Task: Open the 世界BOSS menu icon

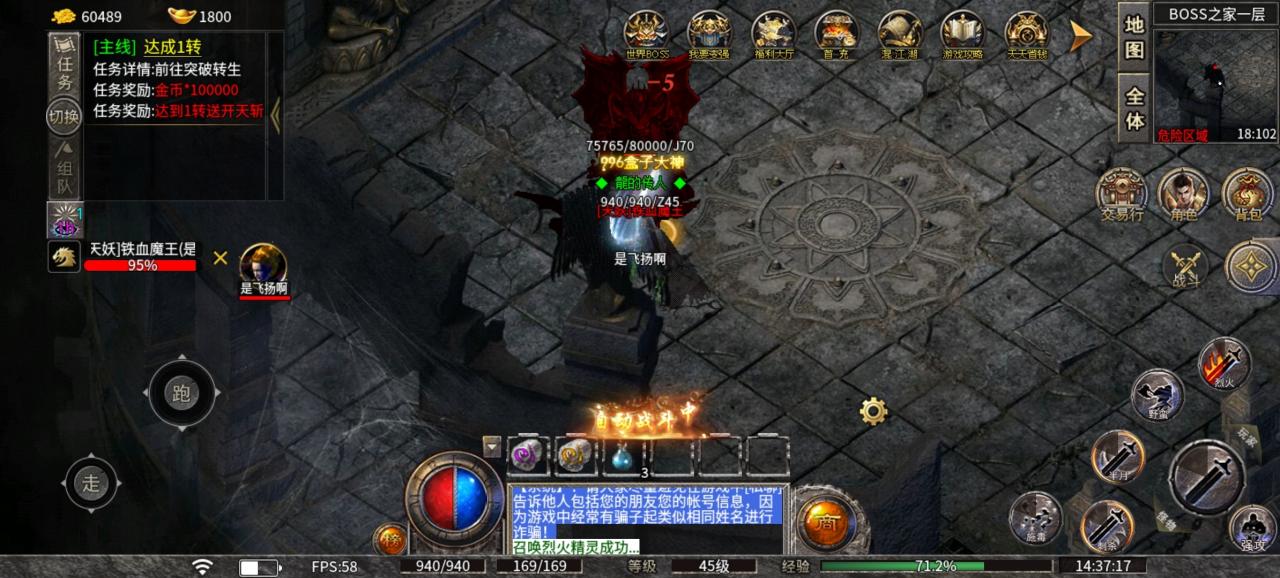Action: (646, 35)
